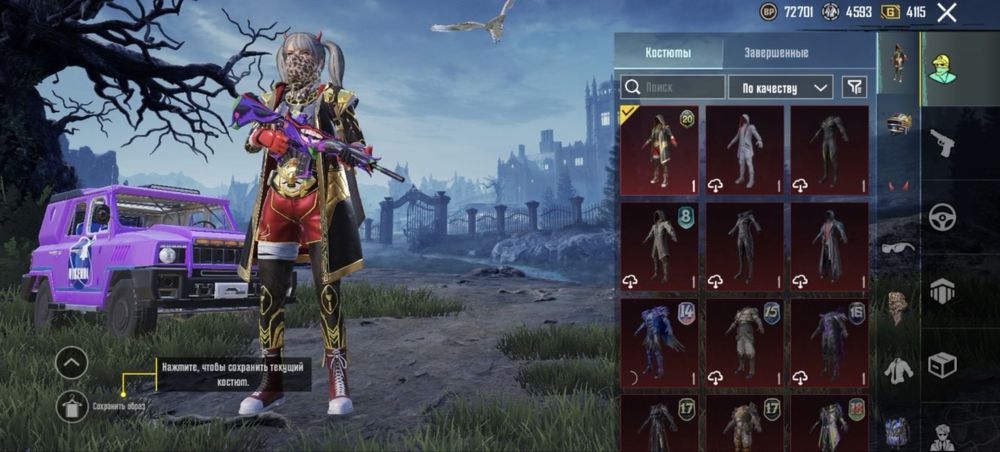This screenshot has height=452, width=1000.
Task: Save current look with the hanger button
Action: [72, 405]
